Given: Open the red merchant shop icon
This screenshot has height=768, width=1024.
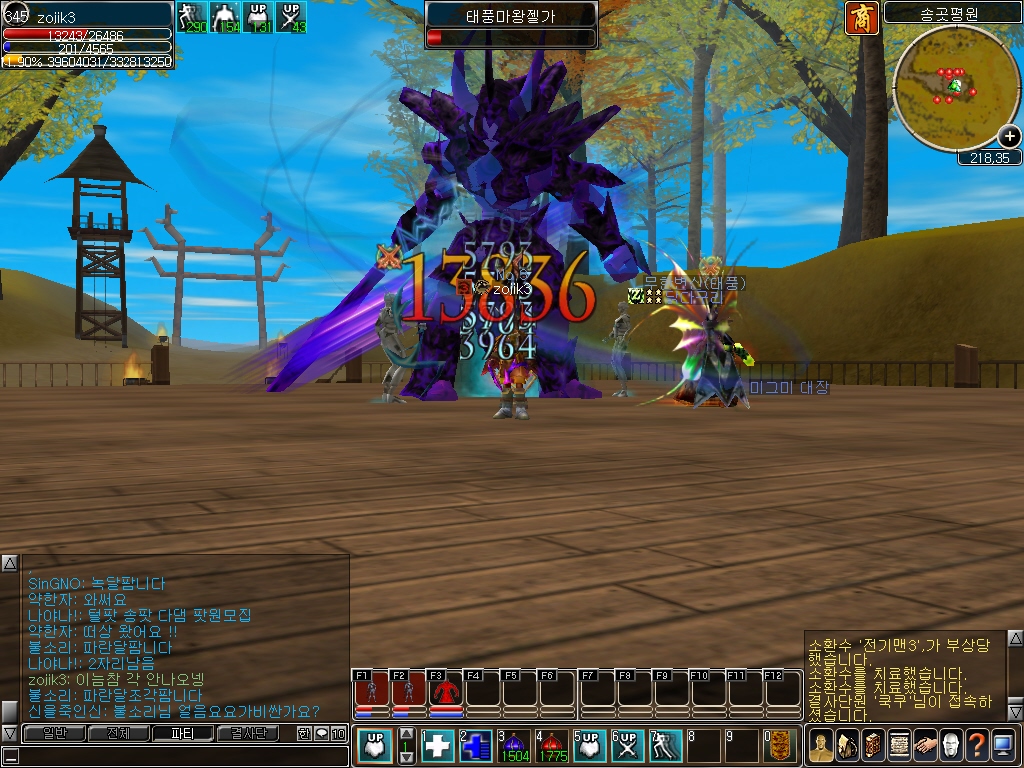Looking at the screenshot, I should pyautogui.click(x=860, y=18).
